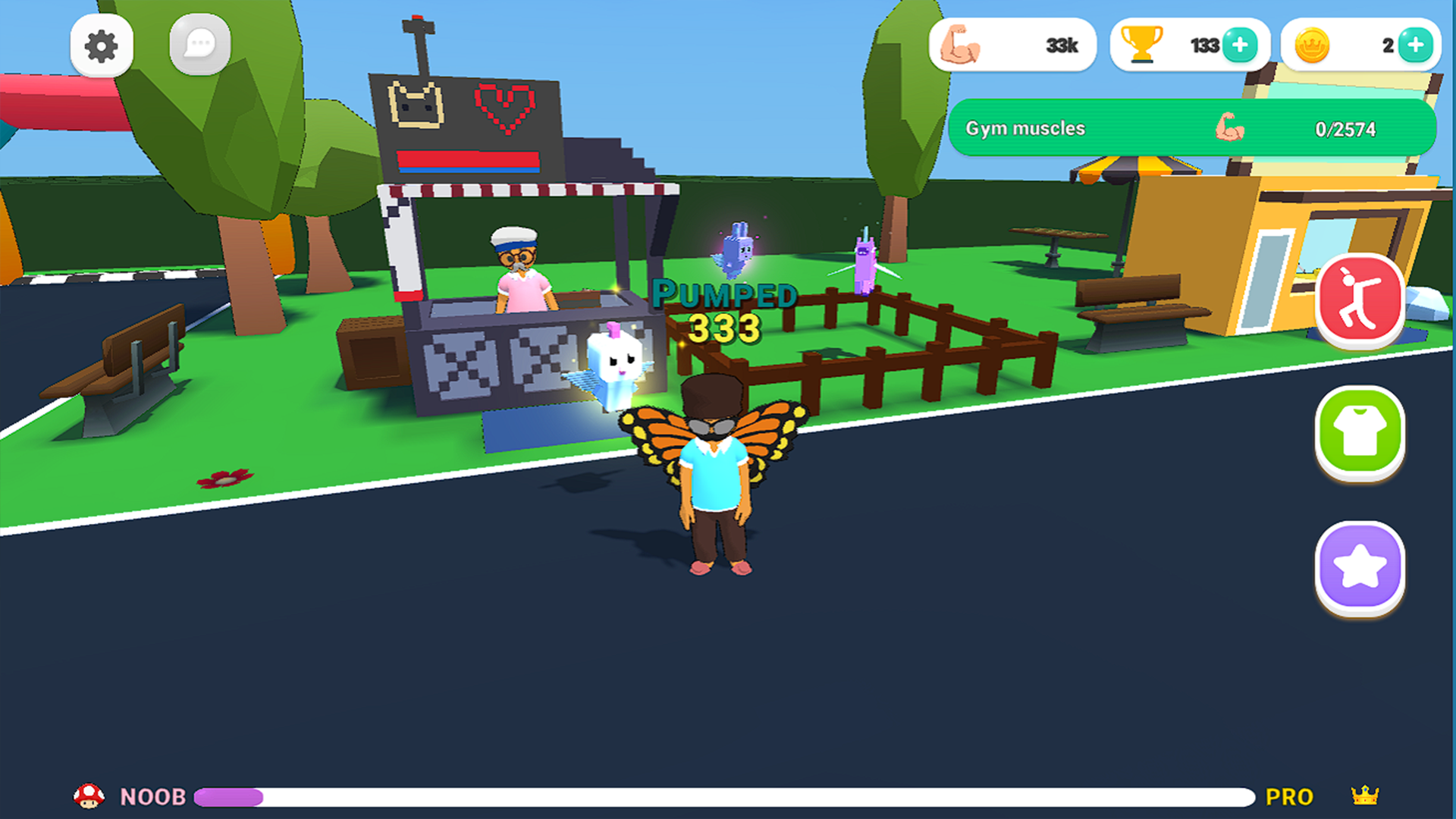
Task: Select the 33k strength total display
Action: (x=1060, y=44)
